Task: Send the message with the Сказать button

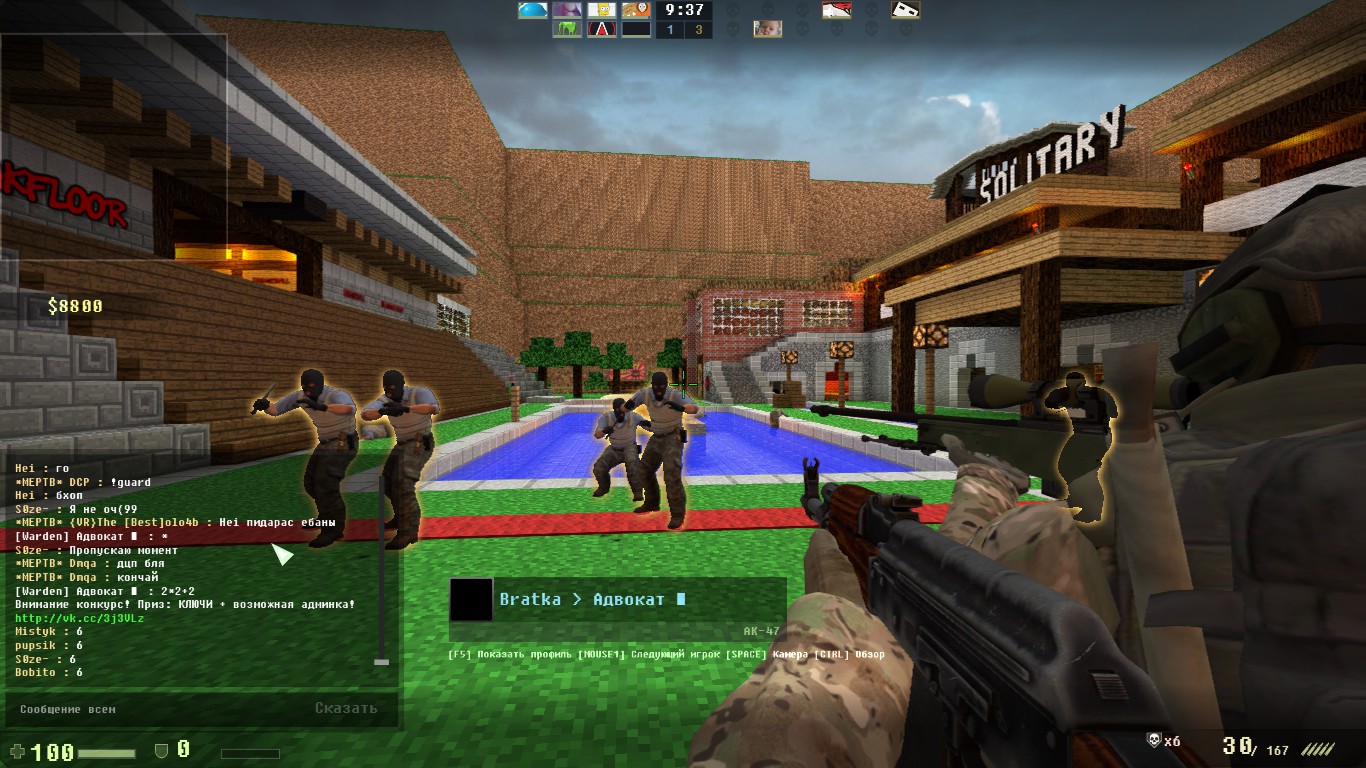Action: [x=346, y=709]
